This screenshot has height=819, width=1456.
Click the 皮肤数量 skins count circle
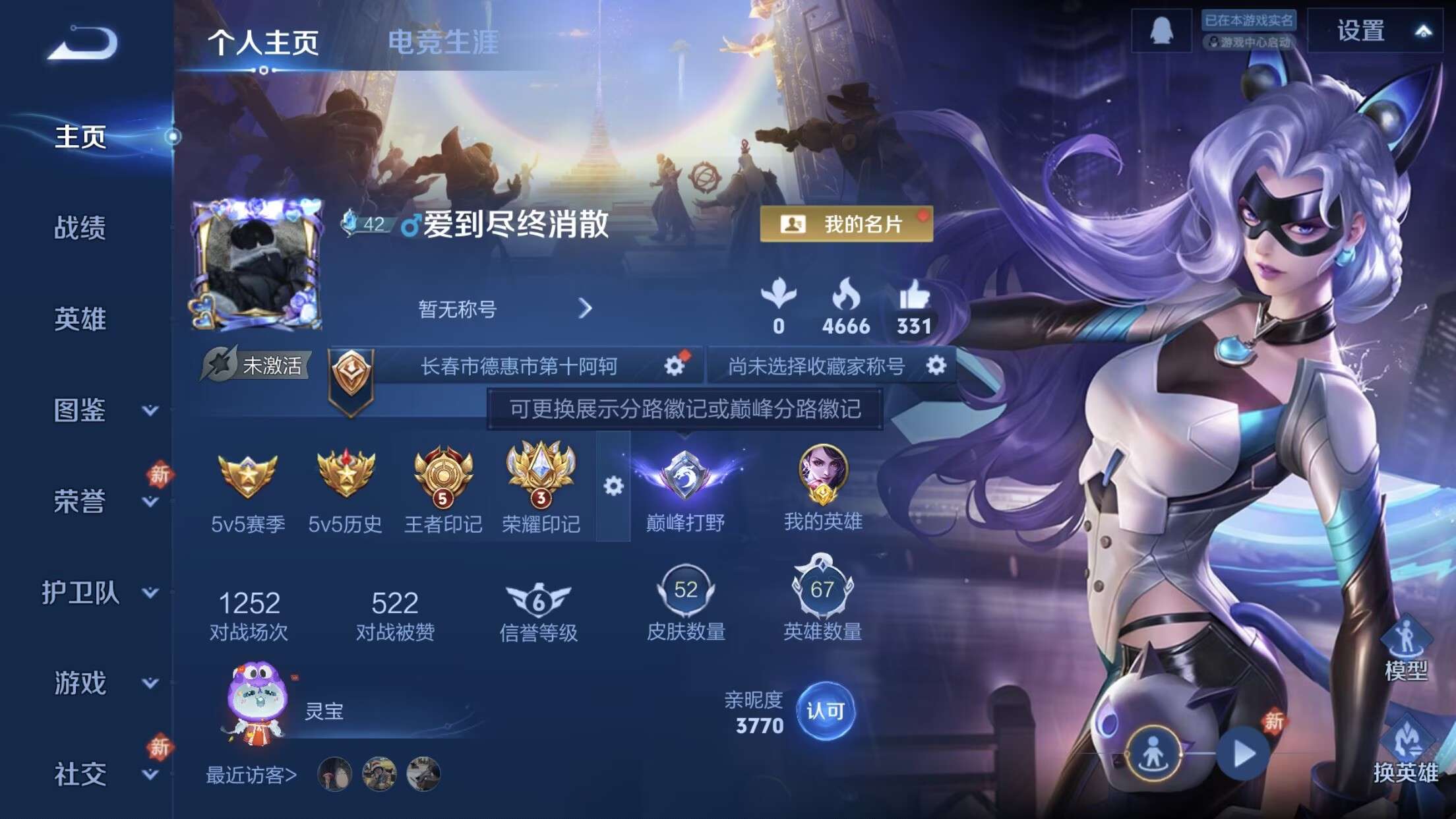(x=684, y=592)
